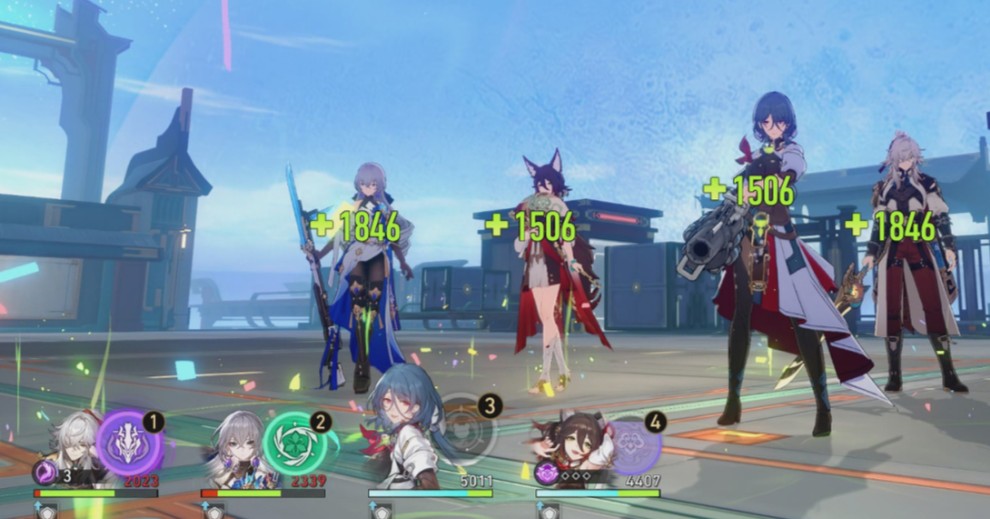Activate the purple ultimate icon numbered 1
The width and height of the screenshot is (990, 519).
point(130,442)
